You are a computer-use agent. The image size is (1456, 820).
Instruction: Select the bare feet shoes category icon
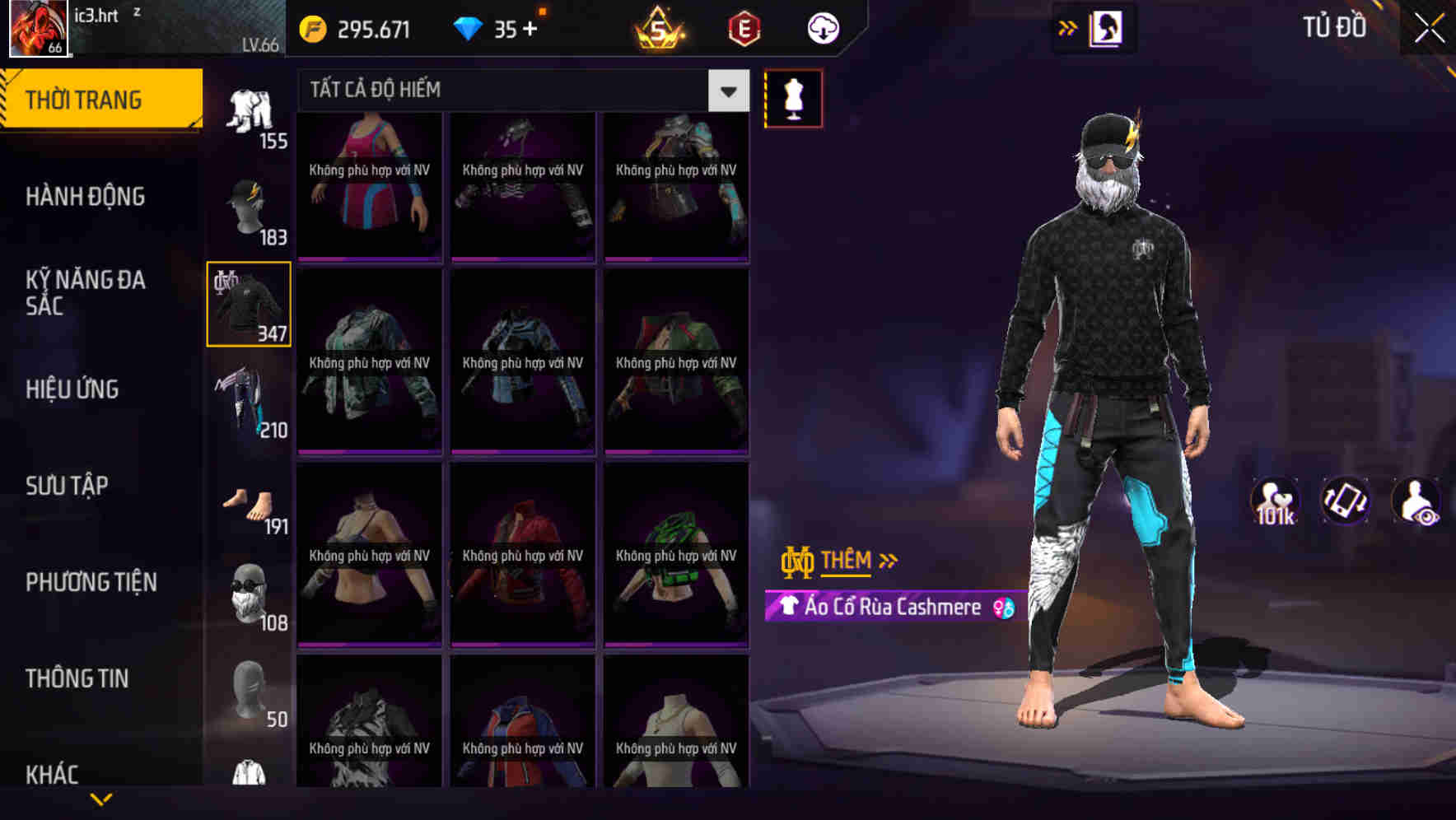(x=249, y=502)
